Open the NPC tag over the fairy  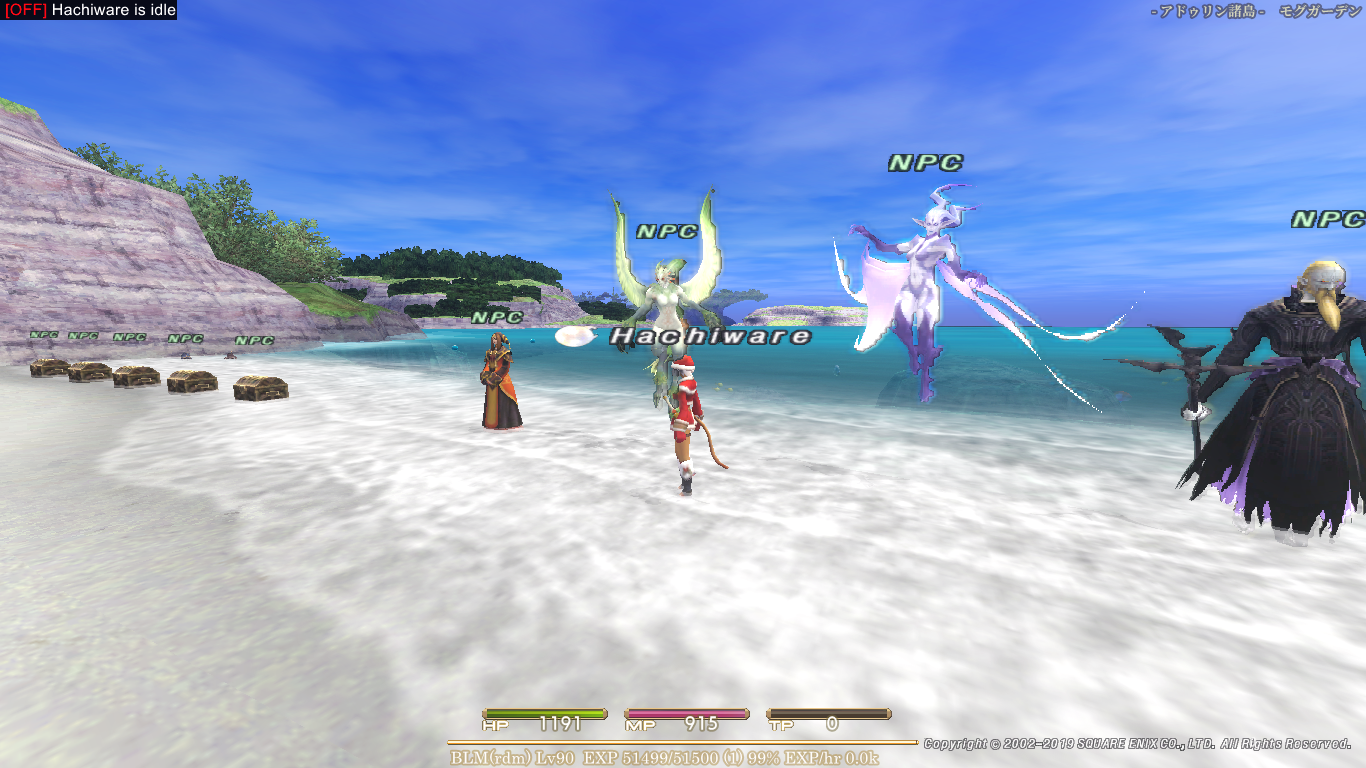667,232
